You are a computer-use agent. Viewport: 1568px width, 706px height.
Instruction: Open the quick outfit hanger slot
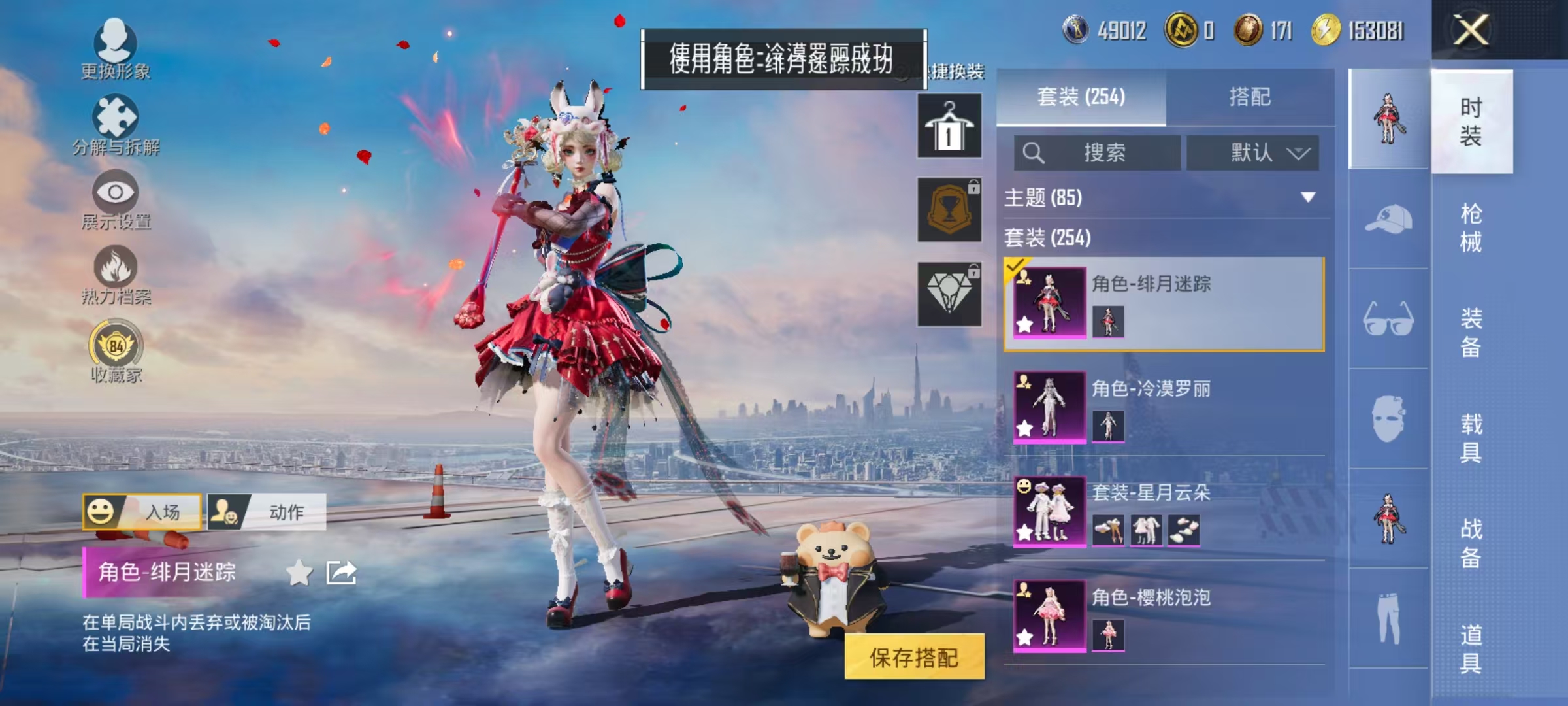[x=949, y=124]
